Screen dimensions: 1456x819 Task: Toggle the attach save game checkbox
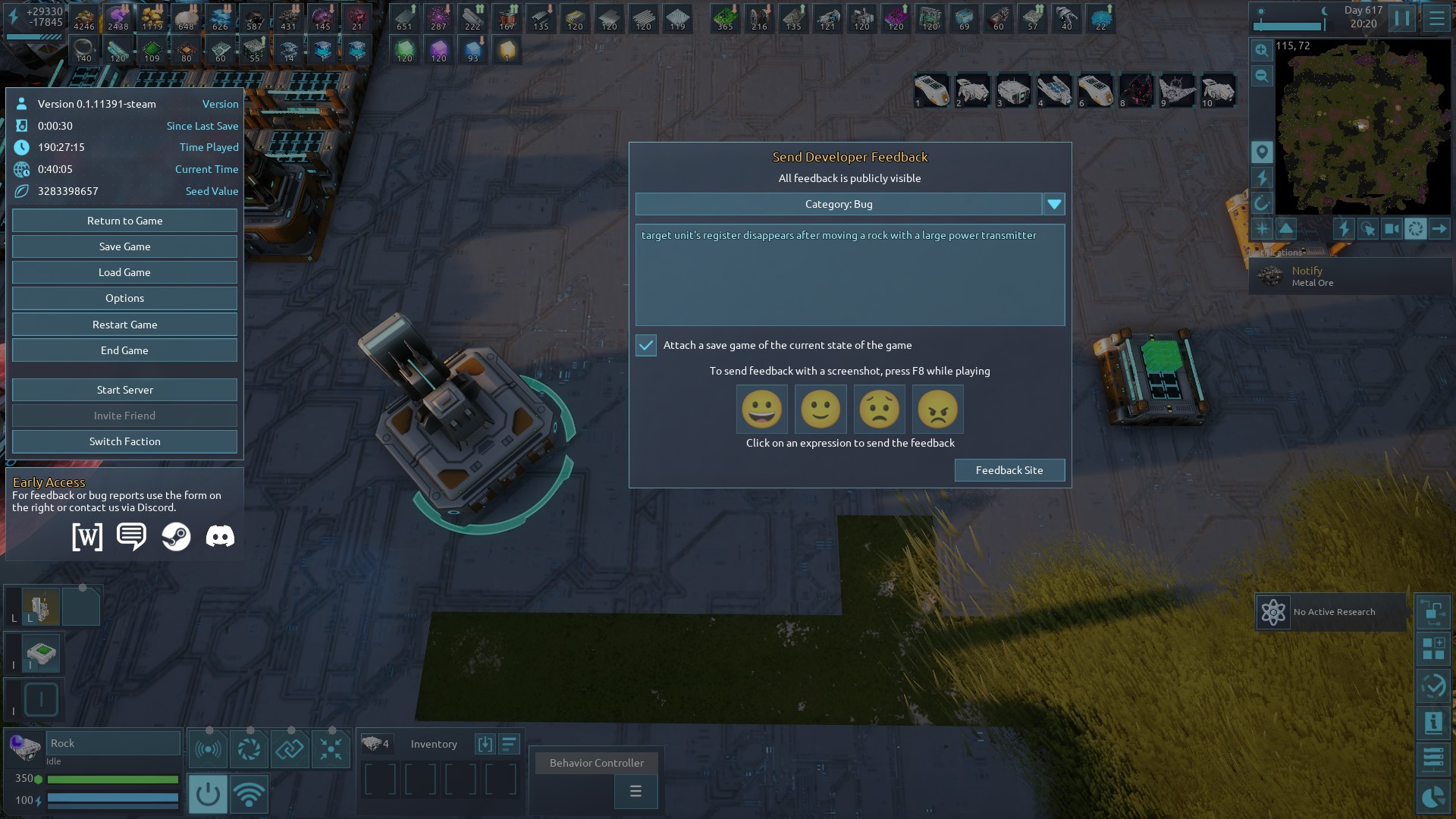click(646, 345)
